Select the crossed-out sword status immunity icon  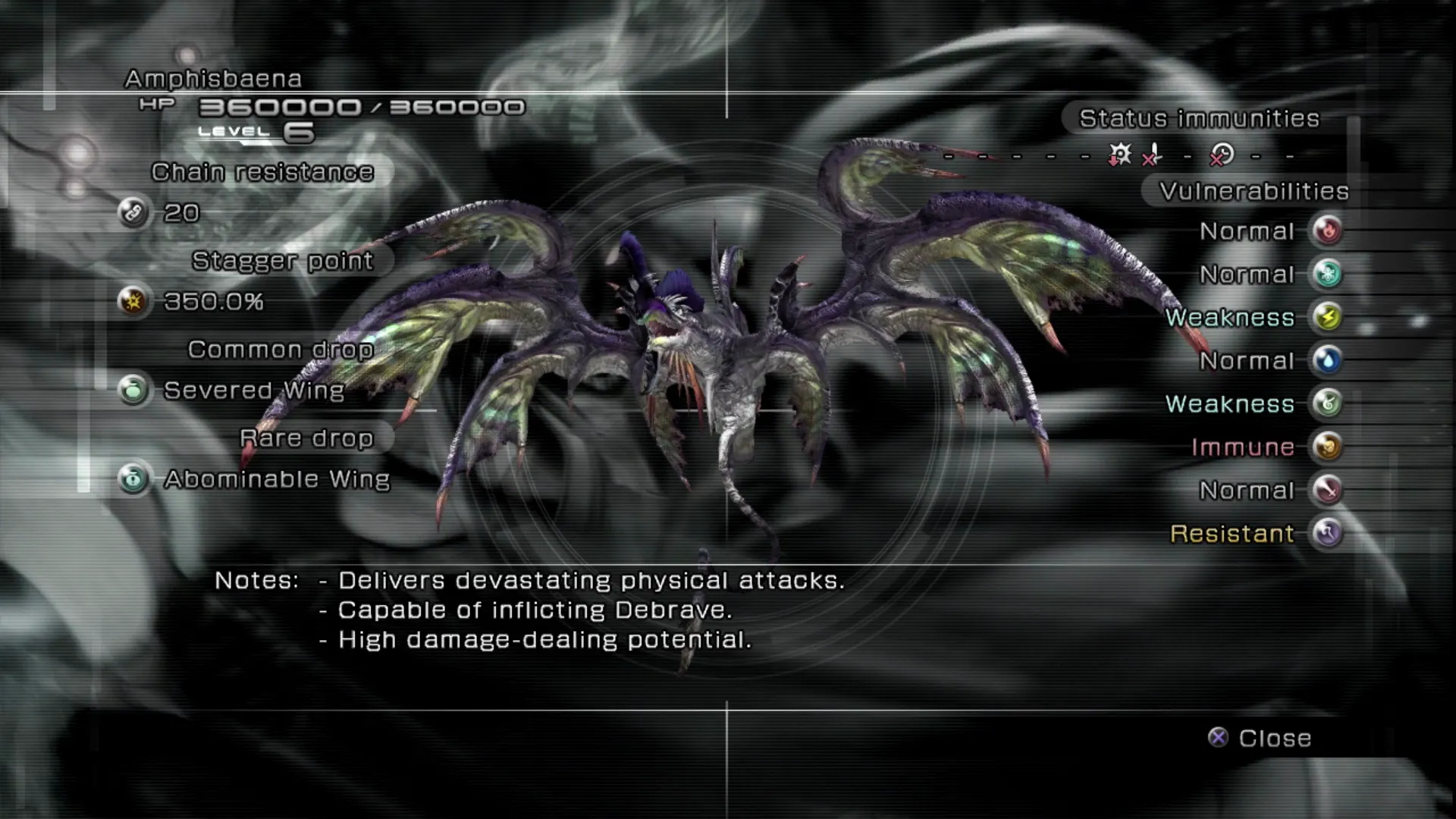tap(1153, 155)
